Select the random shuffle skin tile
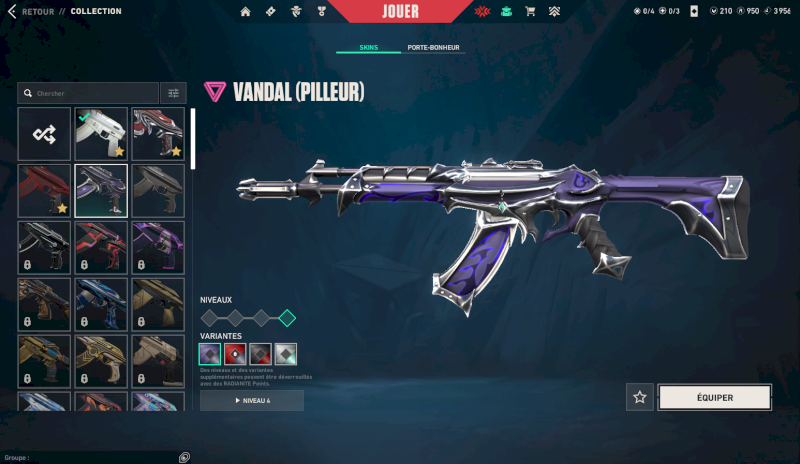800x464 pixels. [44, 134]
